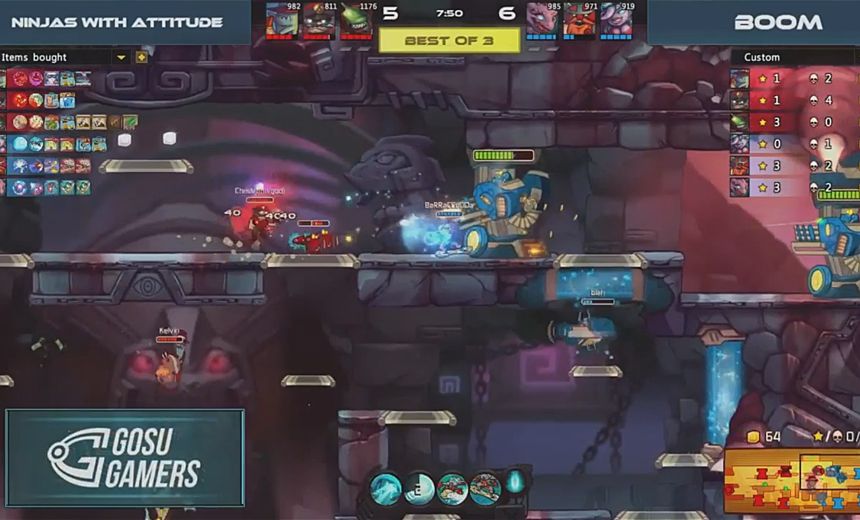Click the Best of 3 banner
The image size is (860, 520).
[x=449, y=41]
